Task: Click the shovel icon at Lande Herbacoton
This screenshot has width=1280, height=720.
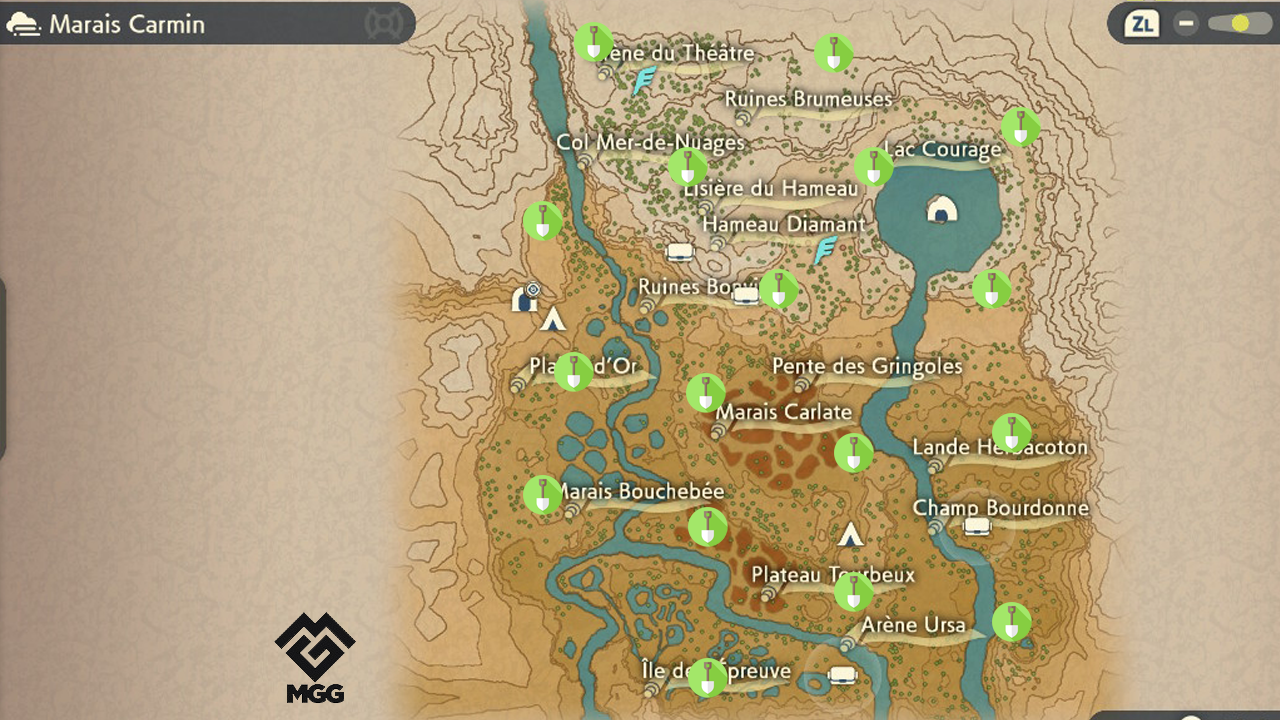Action: 1012,434
